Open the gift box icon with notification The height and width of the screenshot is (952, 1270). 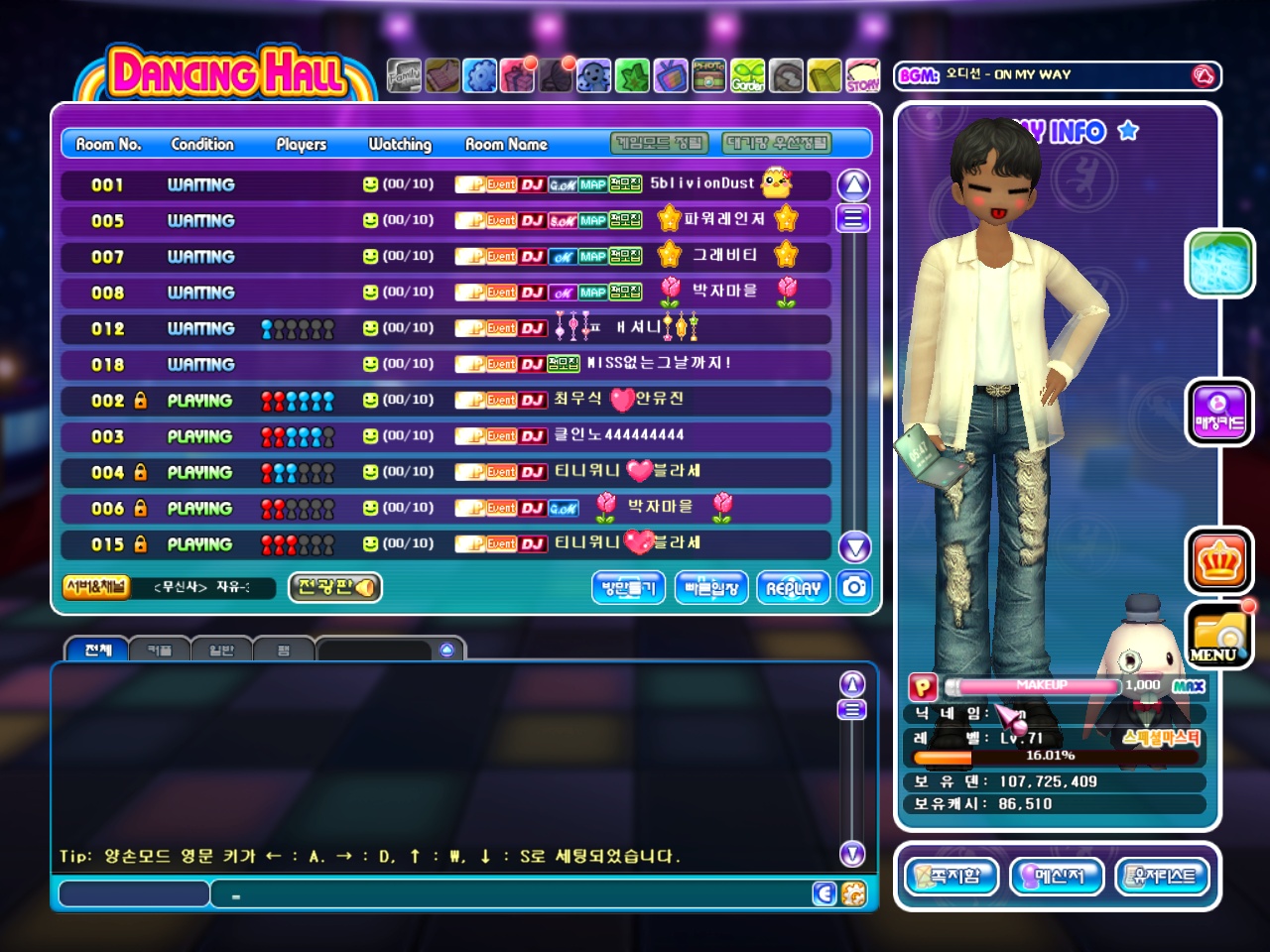point(518,75)
